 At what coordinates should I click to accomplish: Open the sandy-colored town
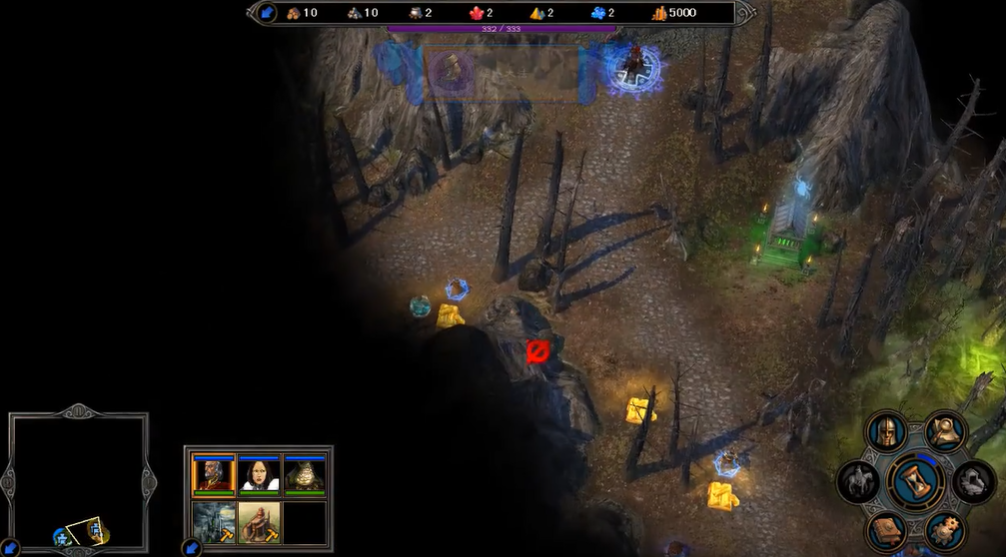tap(259, 522)
